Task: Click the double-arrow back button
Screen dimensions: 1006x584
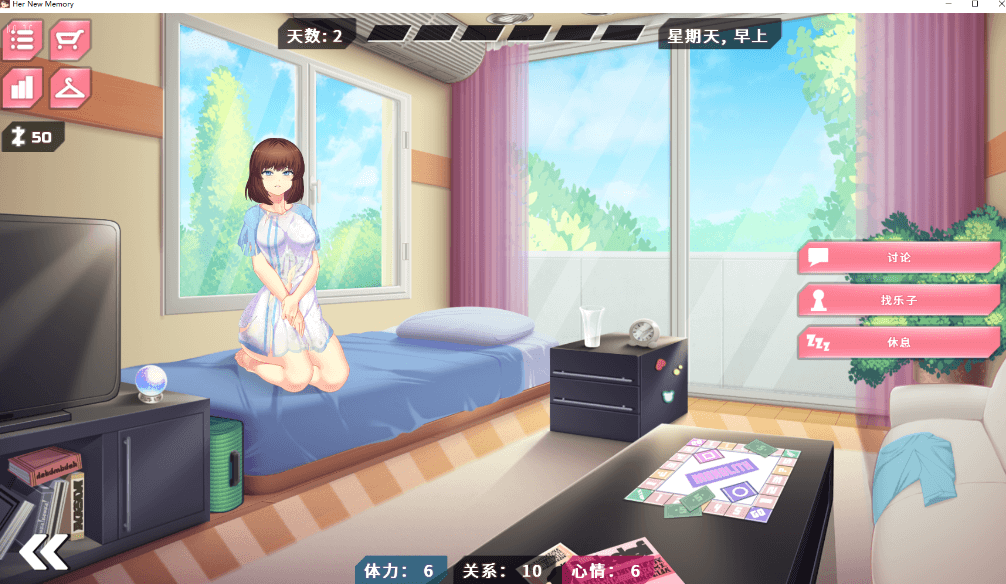Action: [43, 551]
